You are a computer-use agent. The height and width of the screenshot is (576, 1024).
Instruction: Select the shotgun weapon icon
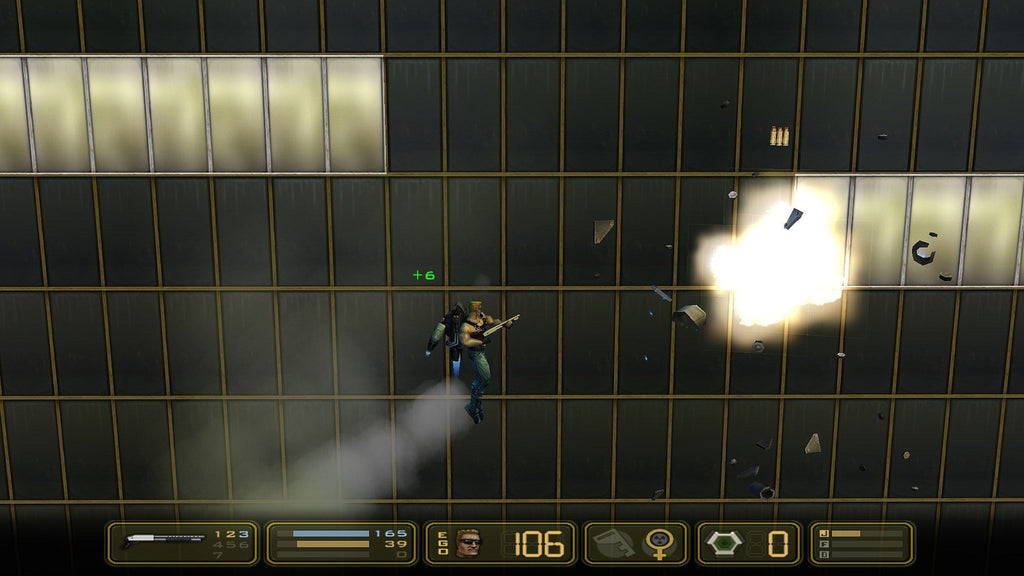[163, 542]
